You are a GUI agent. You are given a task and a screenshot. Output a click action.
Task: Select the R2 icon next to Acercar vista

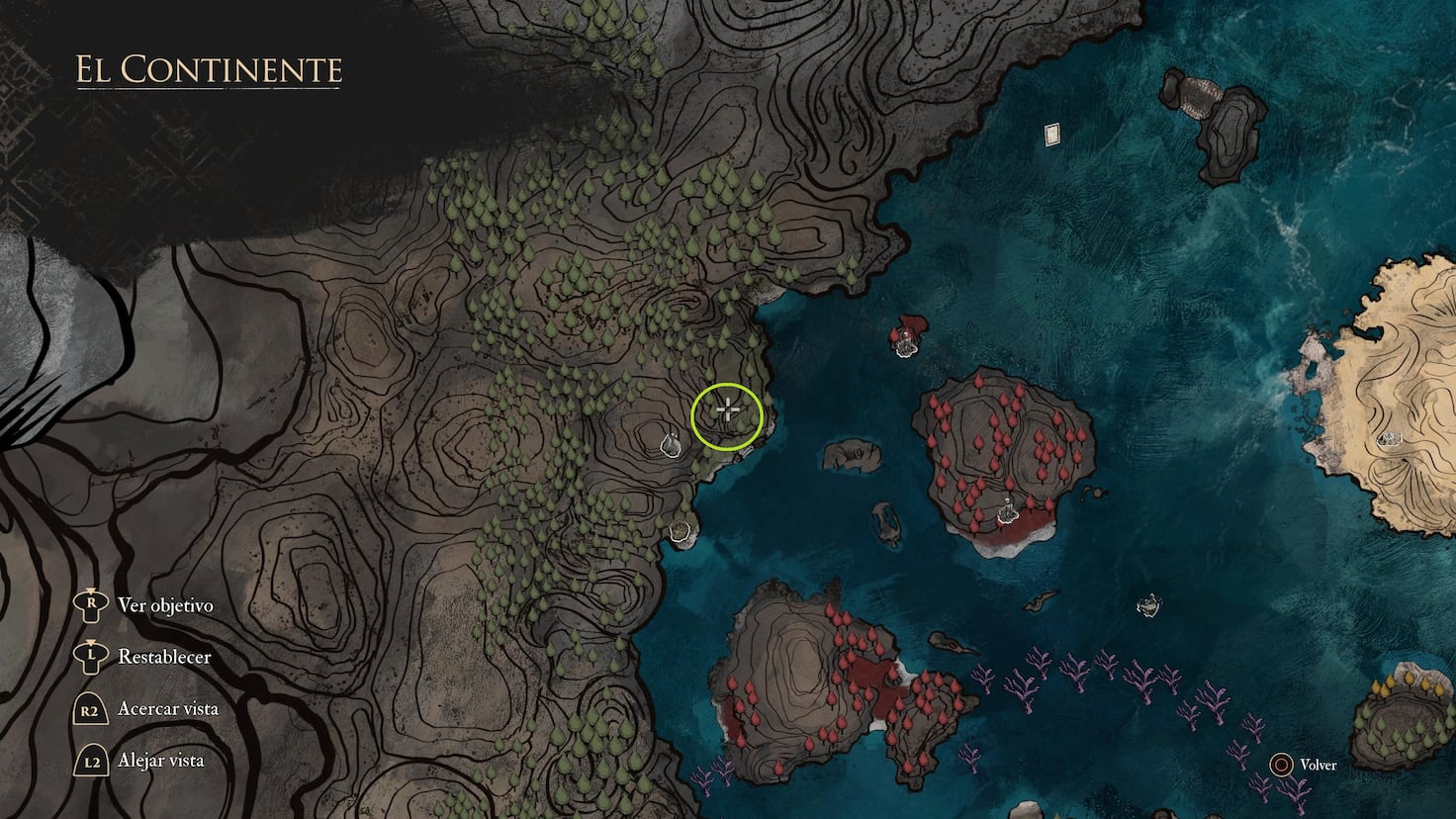pyautogui.click(x=89, y=708)
